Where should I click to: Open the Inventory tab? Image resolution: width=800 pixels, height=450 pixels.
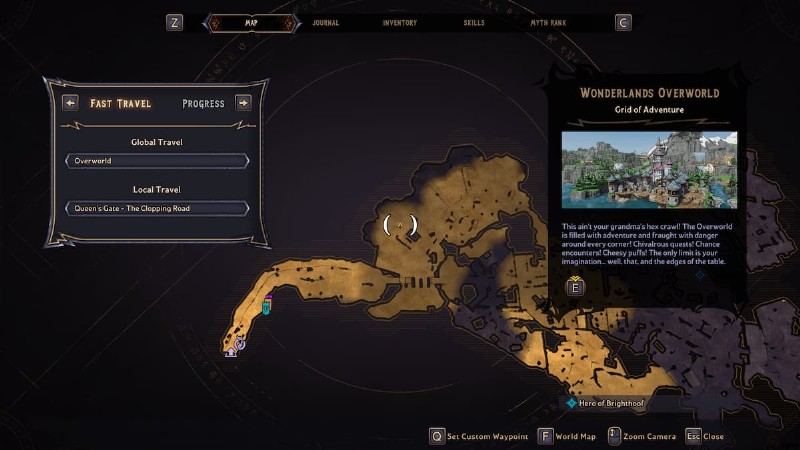point(399,22)
